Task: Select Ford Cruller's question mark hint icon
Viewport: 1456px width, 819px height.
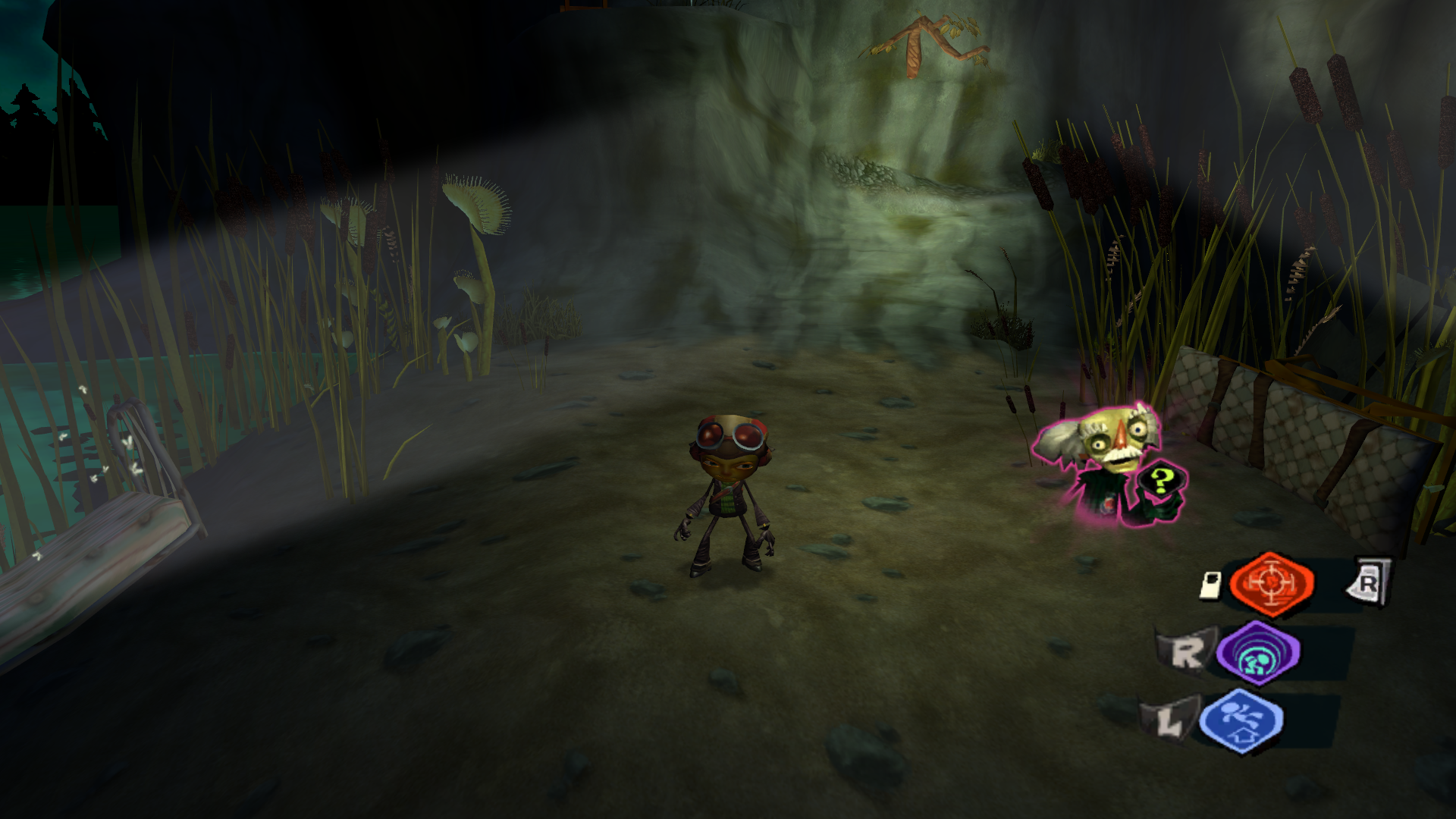Action: 1160,482
